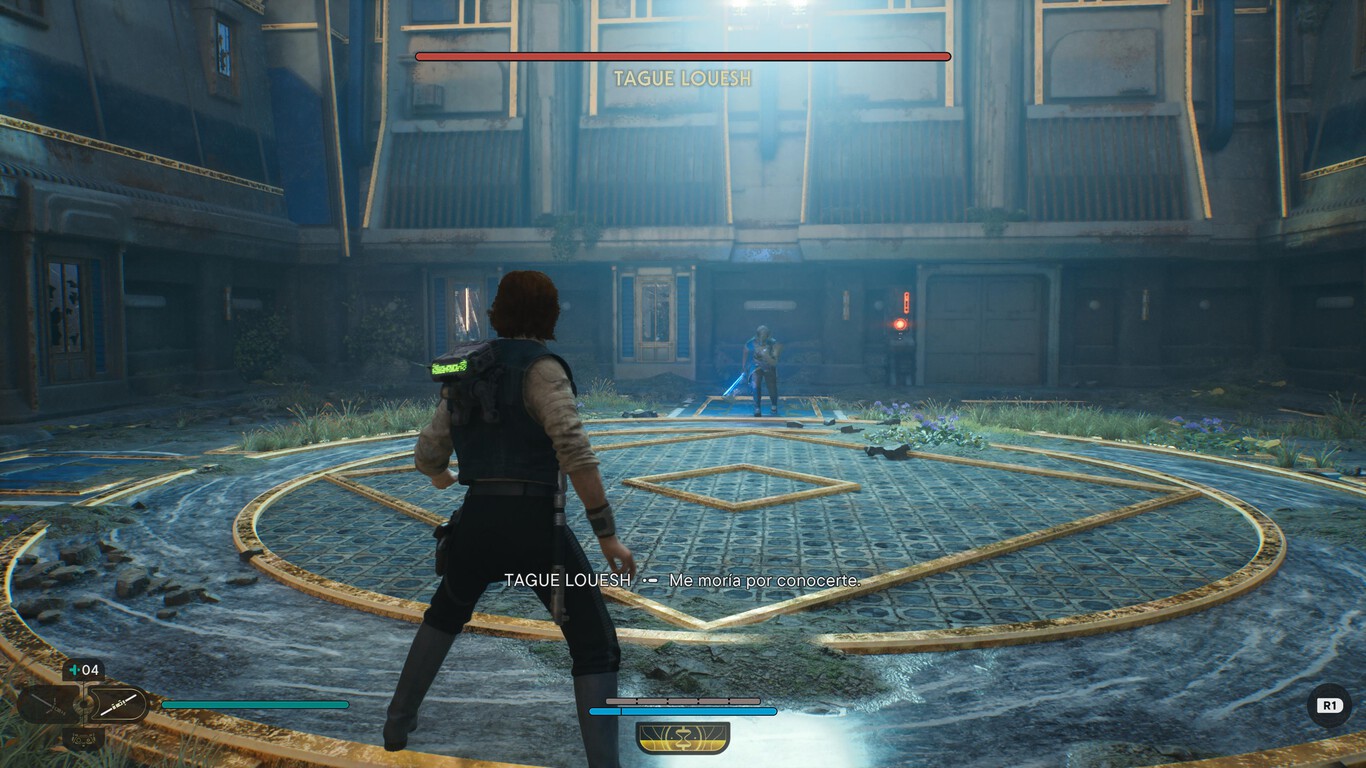Activate the golden hourglass Slow ability emblem
1366x768 pixels.
click(683, 737)
